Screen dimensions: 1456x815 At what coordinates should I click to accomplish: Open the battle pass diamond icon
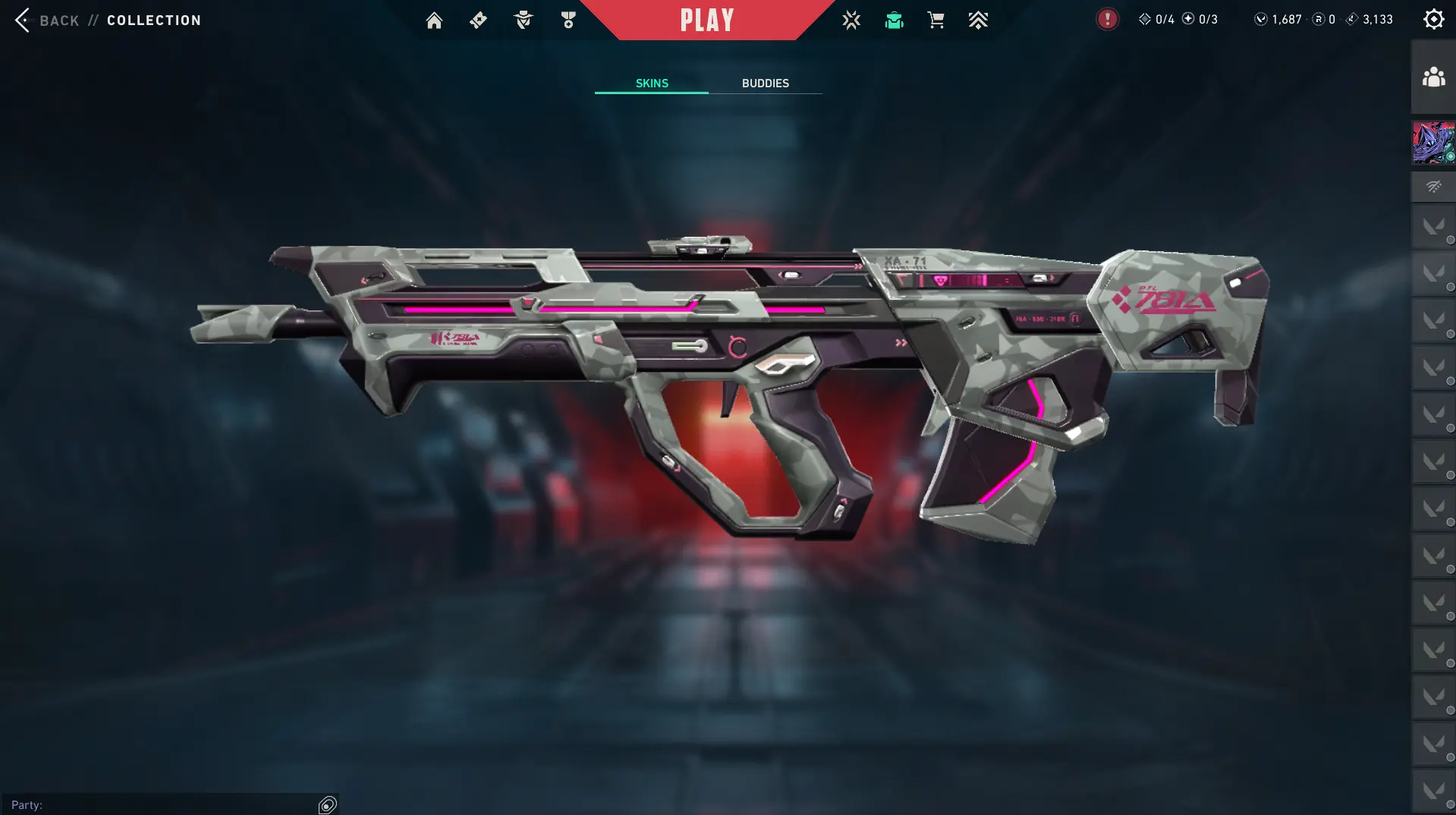point(478,20)
